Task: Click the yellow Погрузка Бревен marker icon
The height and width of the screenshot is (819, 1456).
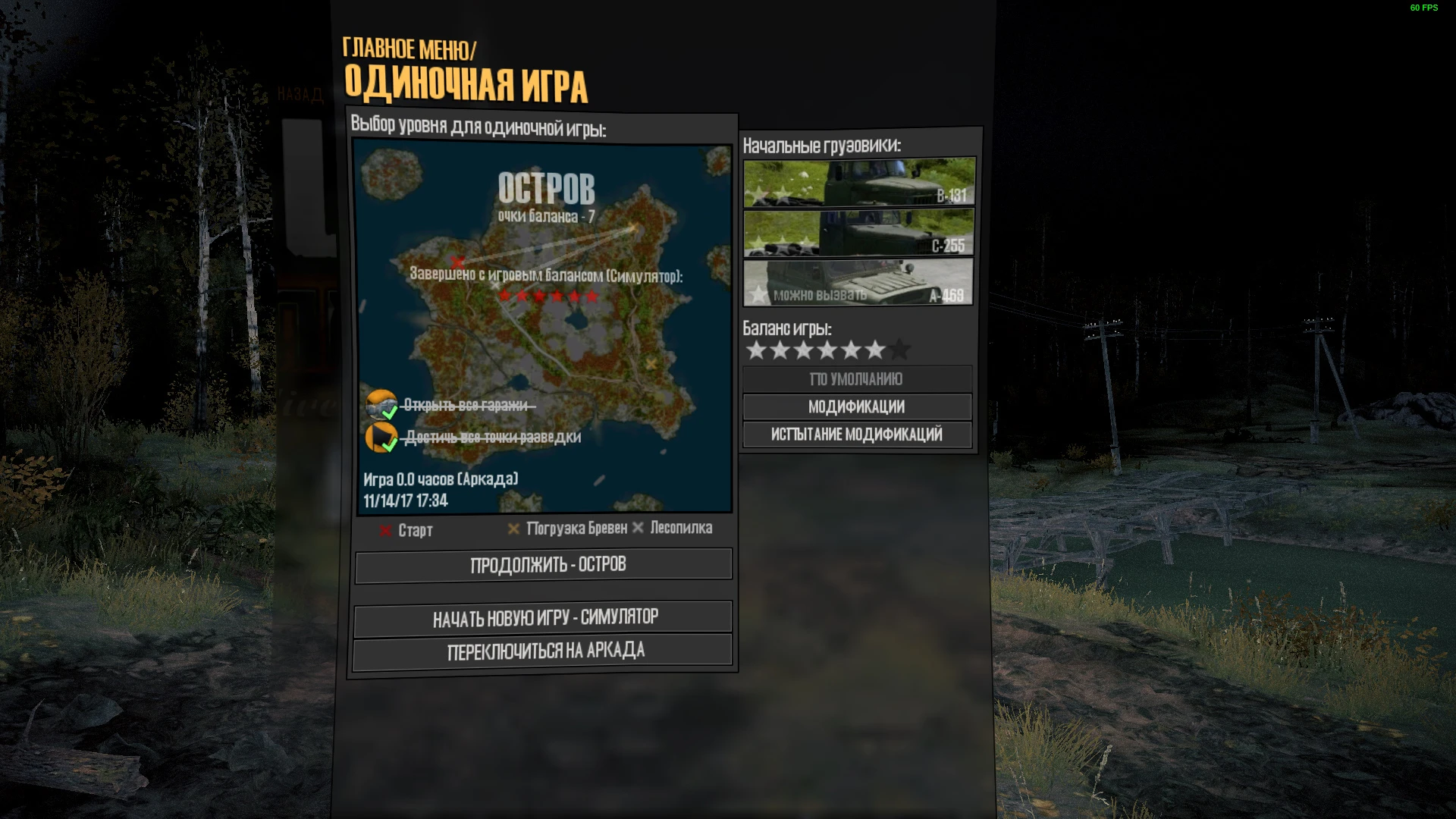Action: [x=514, y=529]
